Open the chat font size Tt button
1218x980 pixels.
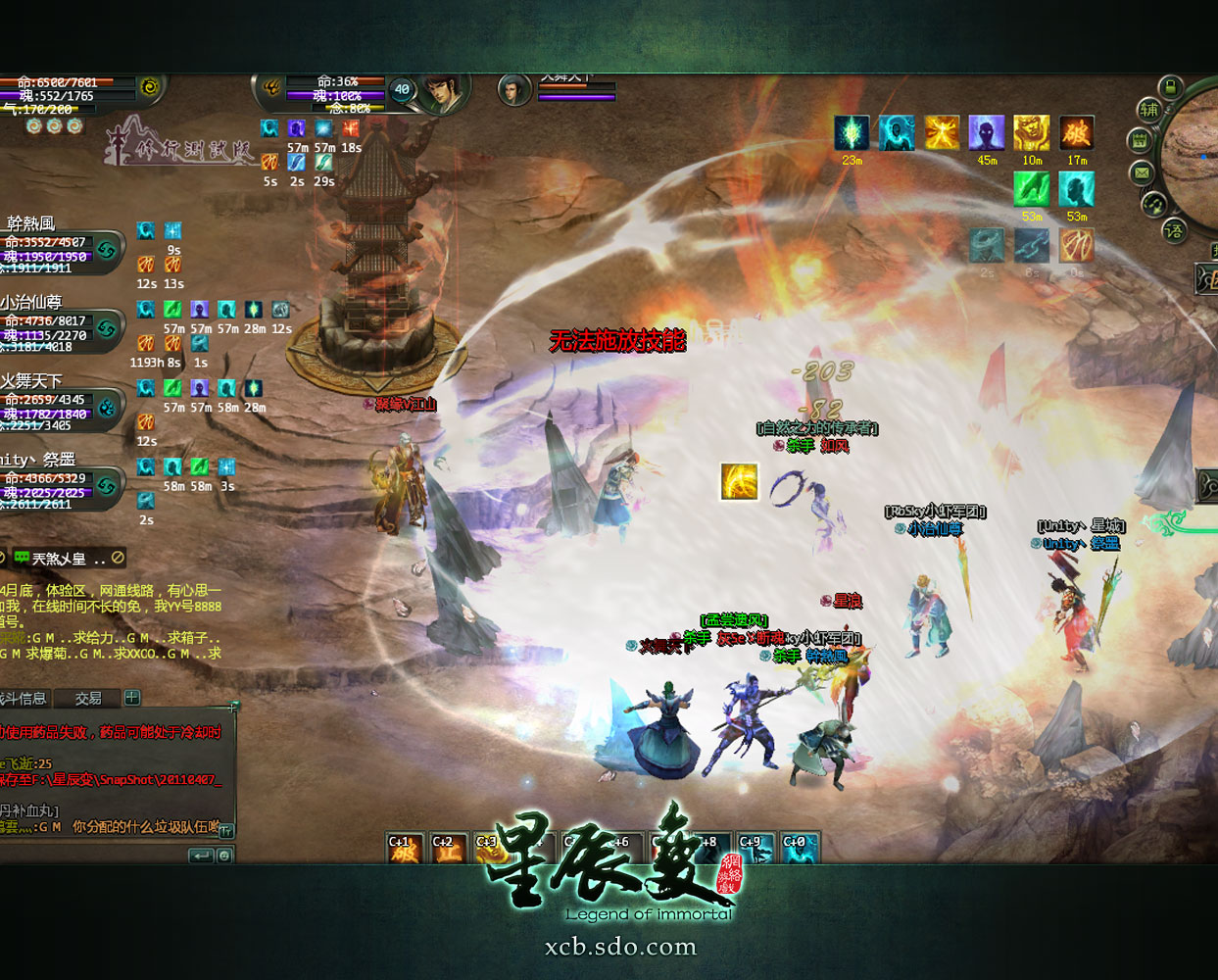point(225,831)
